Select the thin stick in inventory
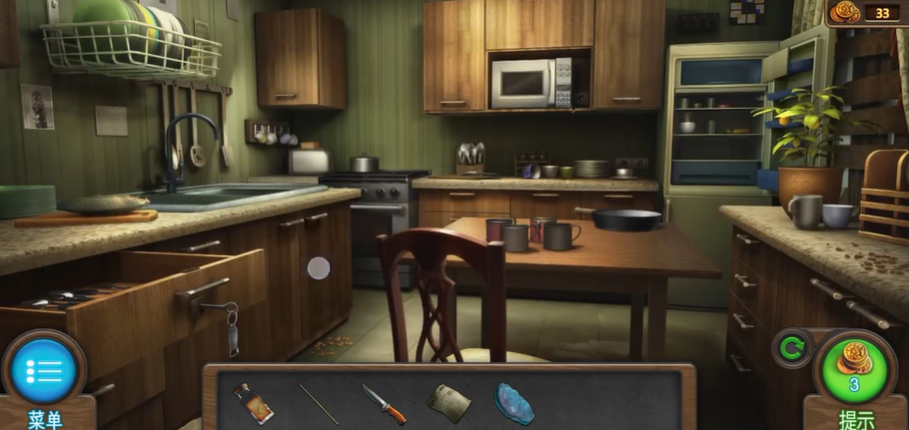The width and height of the screenshot is (909, 430). pos(318,404)
